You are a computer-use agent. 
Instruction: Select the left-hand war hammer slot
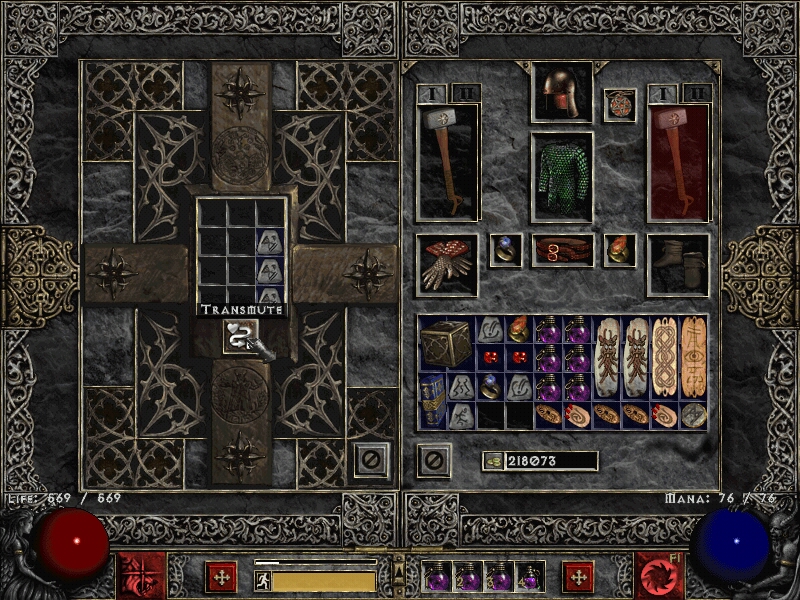point(447,160)
